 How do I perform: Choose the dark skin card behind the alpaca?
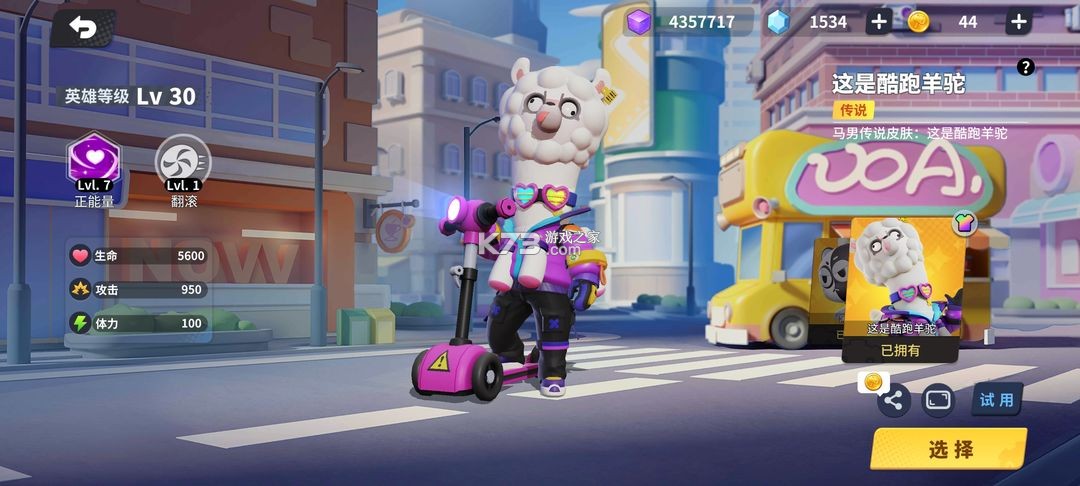click(x=829, y=285)
